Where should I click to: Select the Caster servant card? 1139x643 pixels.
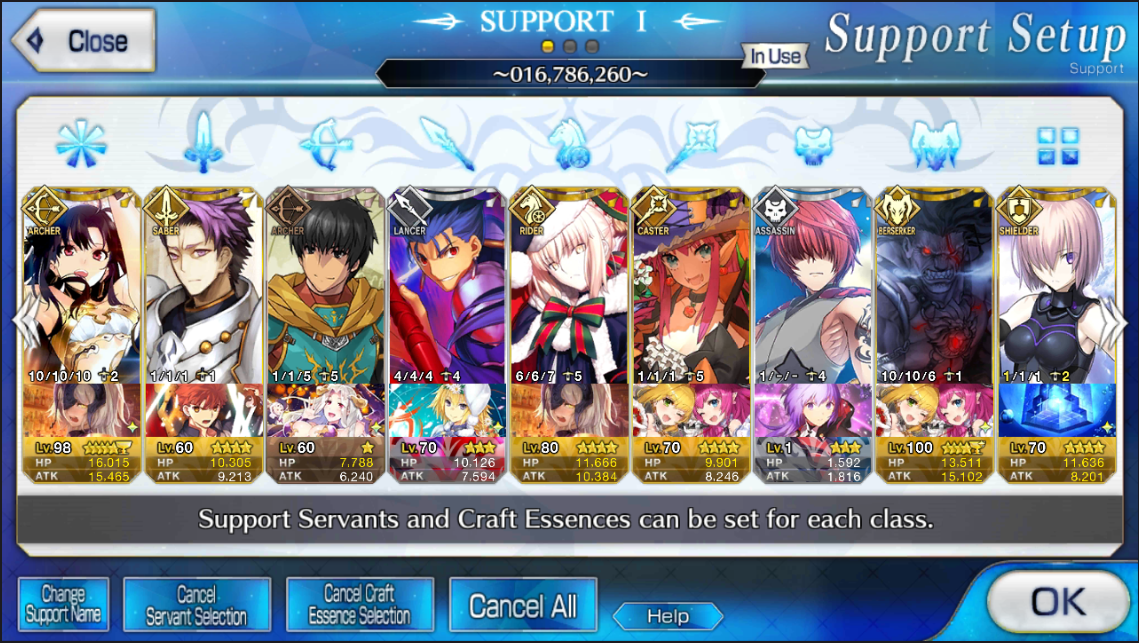pyautogui.click(x=692, y=290)
